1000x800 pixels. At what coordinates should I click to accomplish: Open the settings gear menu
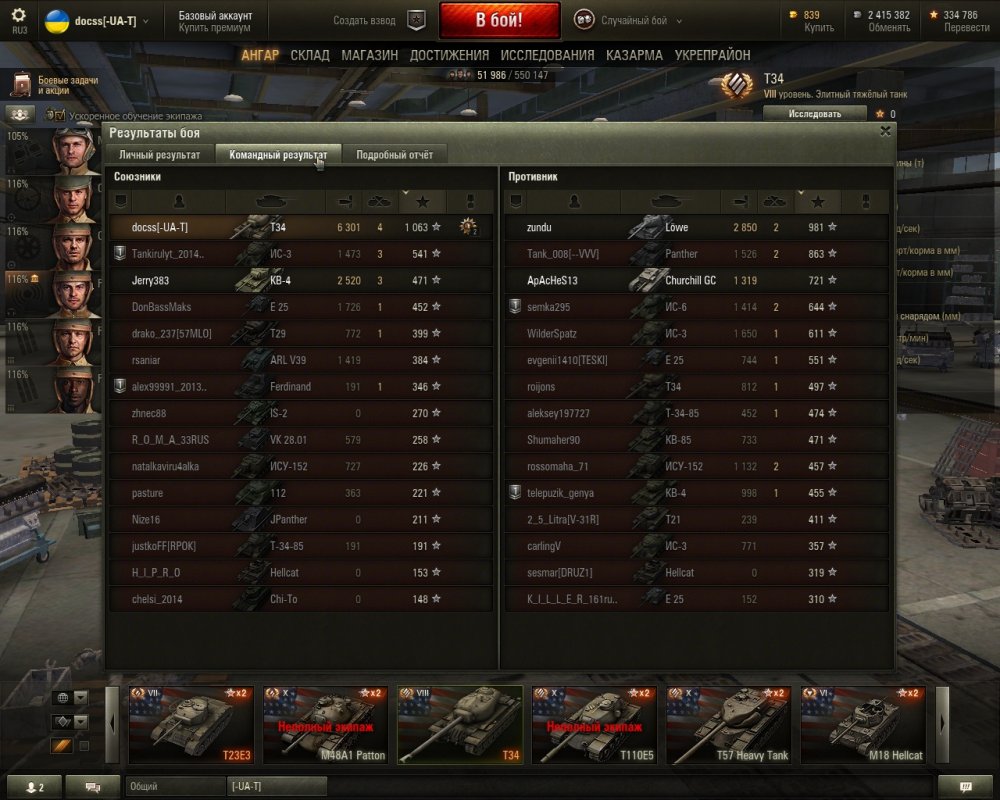point(19,16)
